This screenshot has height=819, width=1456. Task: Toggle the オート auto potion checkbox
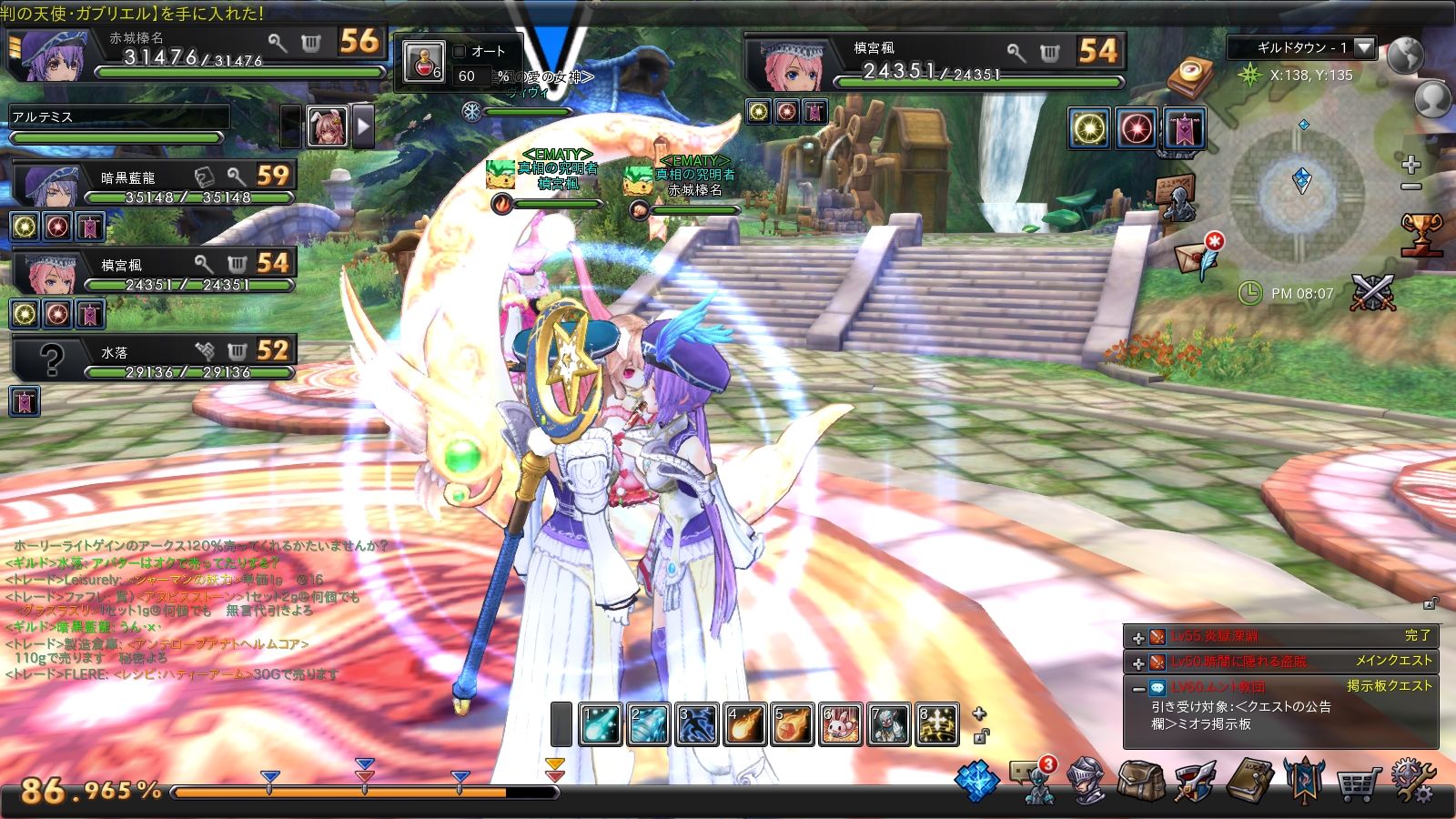(x=460, y=52)
